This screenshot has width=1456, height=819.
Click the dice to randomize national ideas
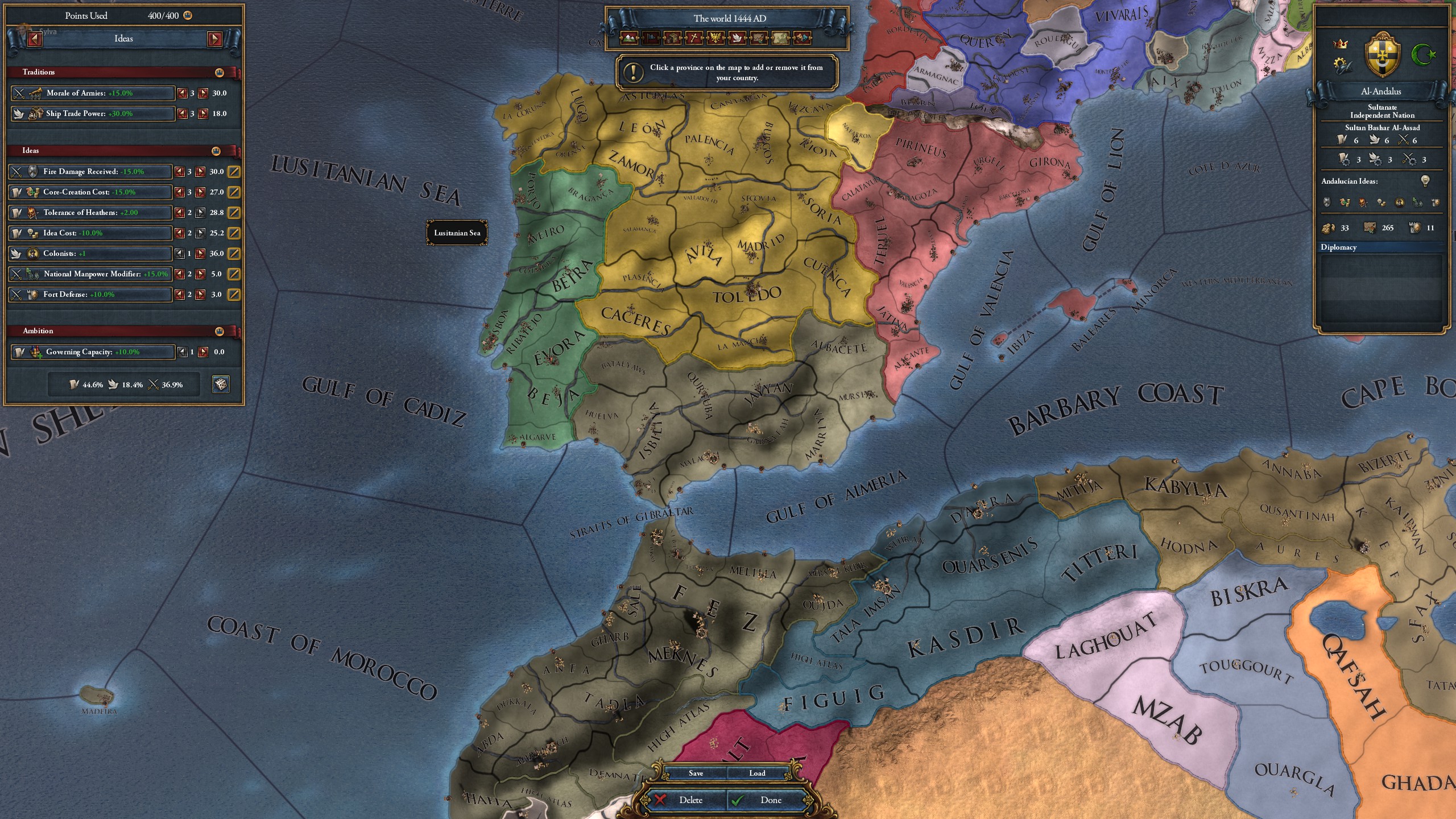221,384
